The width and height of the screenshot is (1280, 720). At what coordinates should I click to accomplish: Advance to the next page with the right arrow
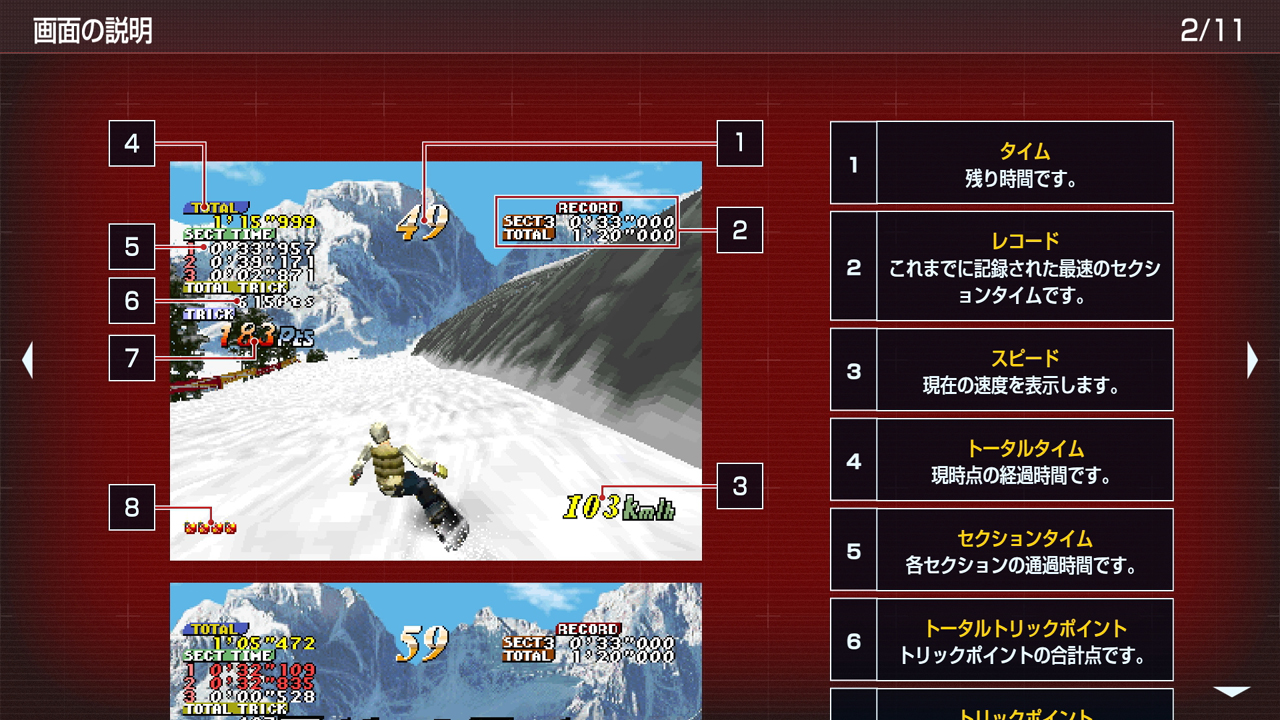(x=1252, y=360)
